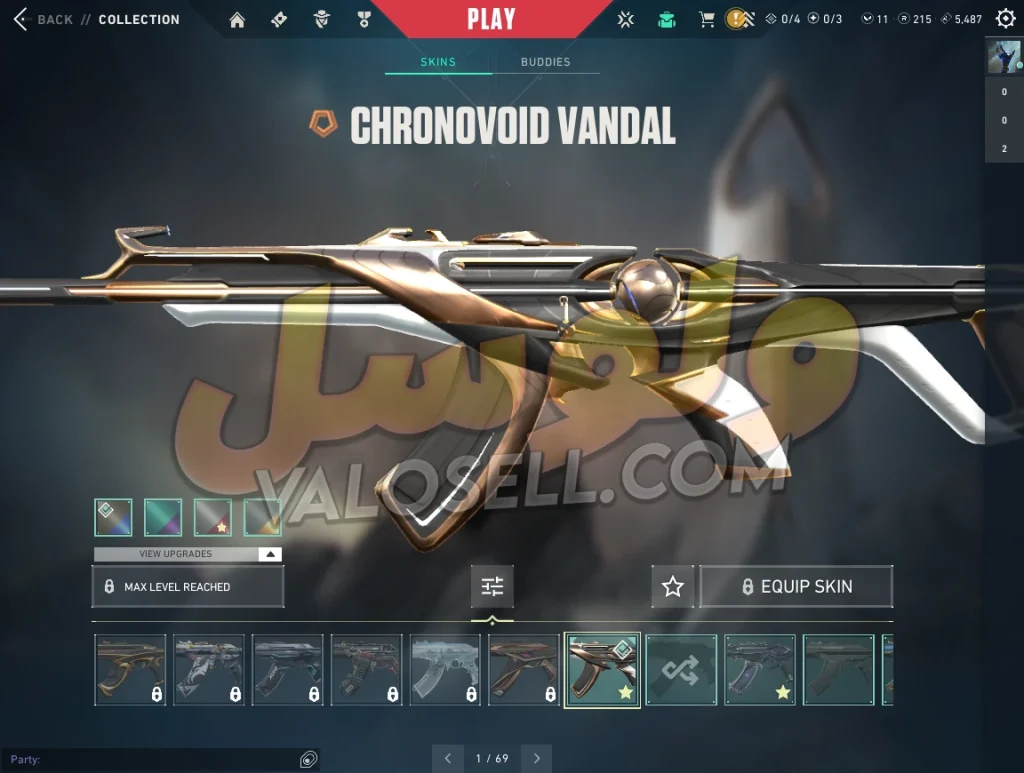This screenshot has height=773, width=1024.
Task: Click the Max Level Reached button
Action: [x=188, y=587]
